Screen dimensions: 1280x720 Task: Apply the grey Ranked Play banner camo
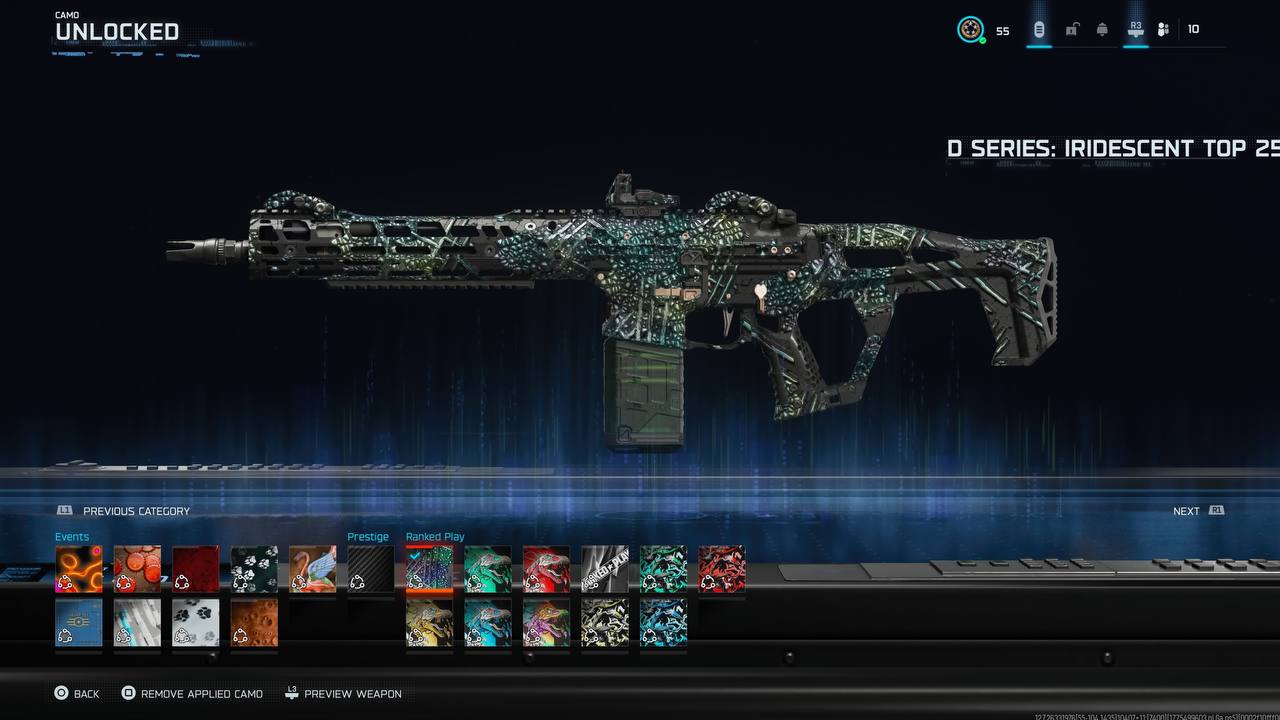[x=605, y=569]
